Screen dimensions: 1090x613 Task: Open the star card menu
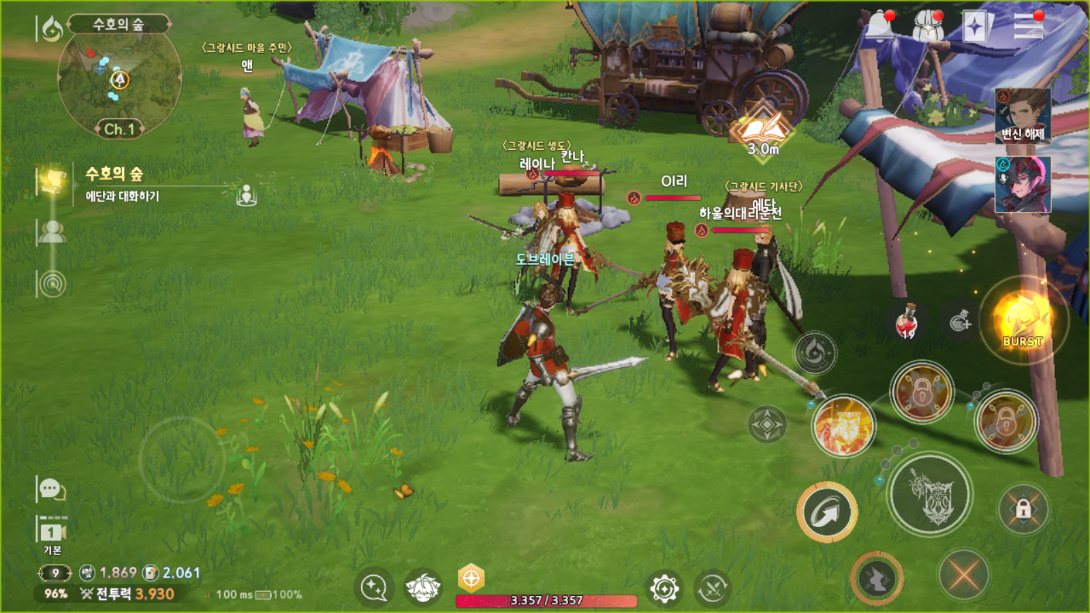click(977, 27)
